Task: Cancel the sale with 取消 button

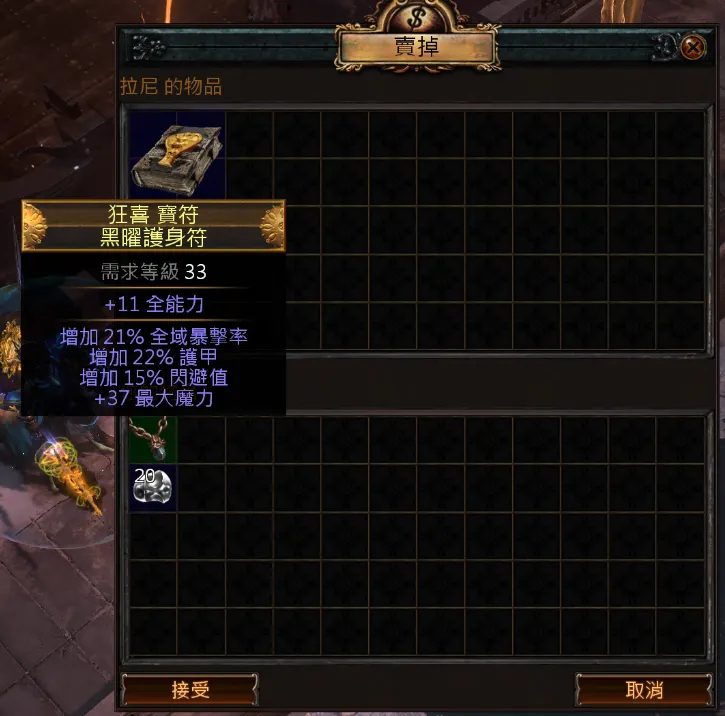Action: (644, 690)
